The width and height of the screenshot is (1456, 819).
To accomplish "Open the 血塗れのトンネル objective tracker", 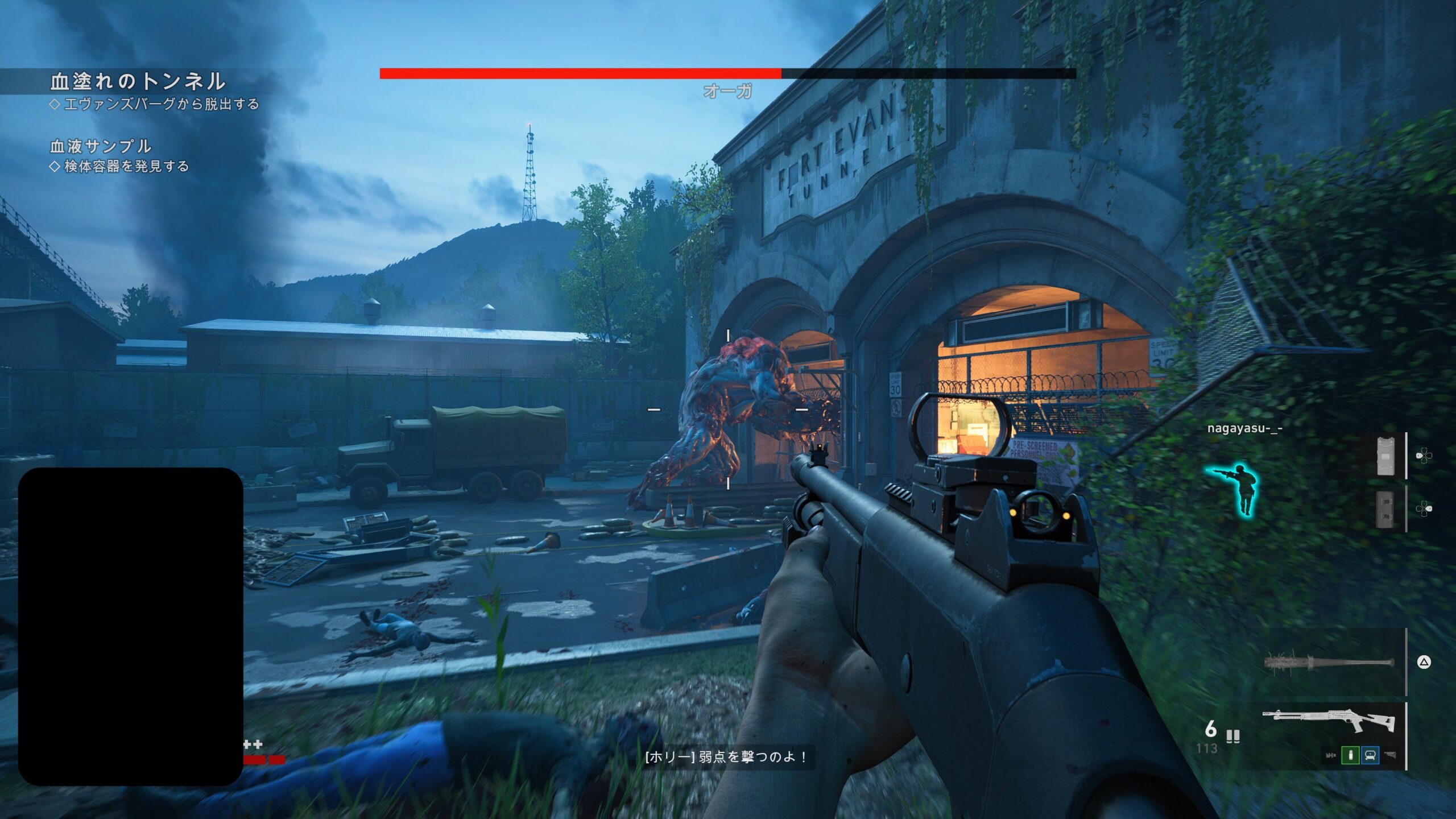I will [138, 81].
